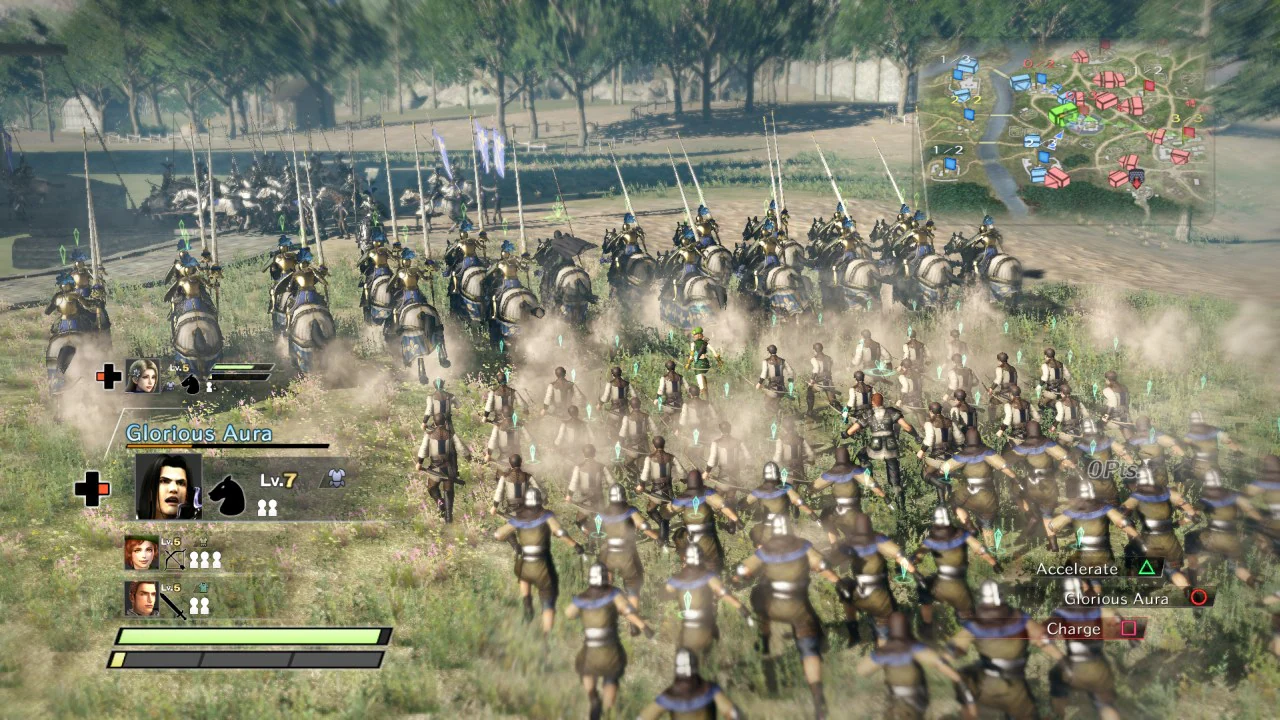The image size is (1280, 720).
Task: Click the red flag marker on the minimap right side
Action: pyautogui.click(x=1148, y=86)
